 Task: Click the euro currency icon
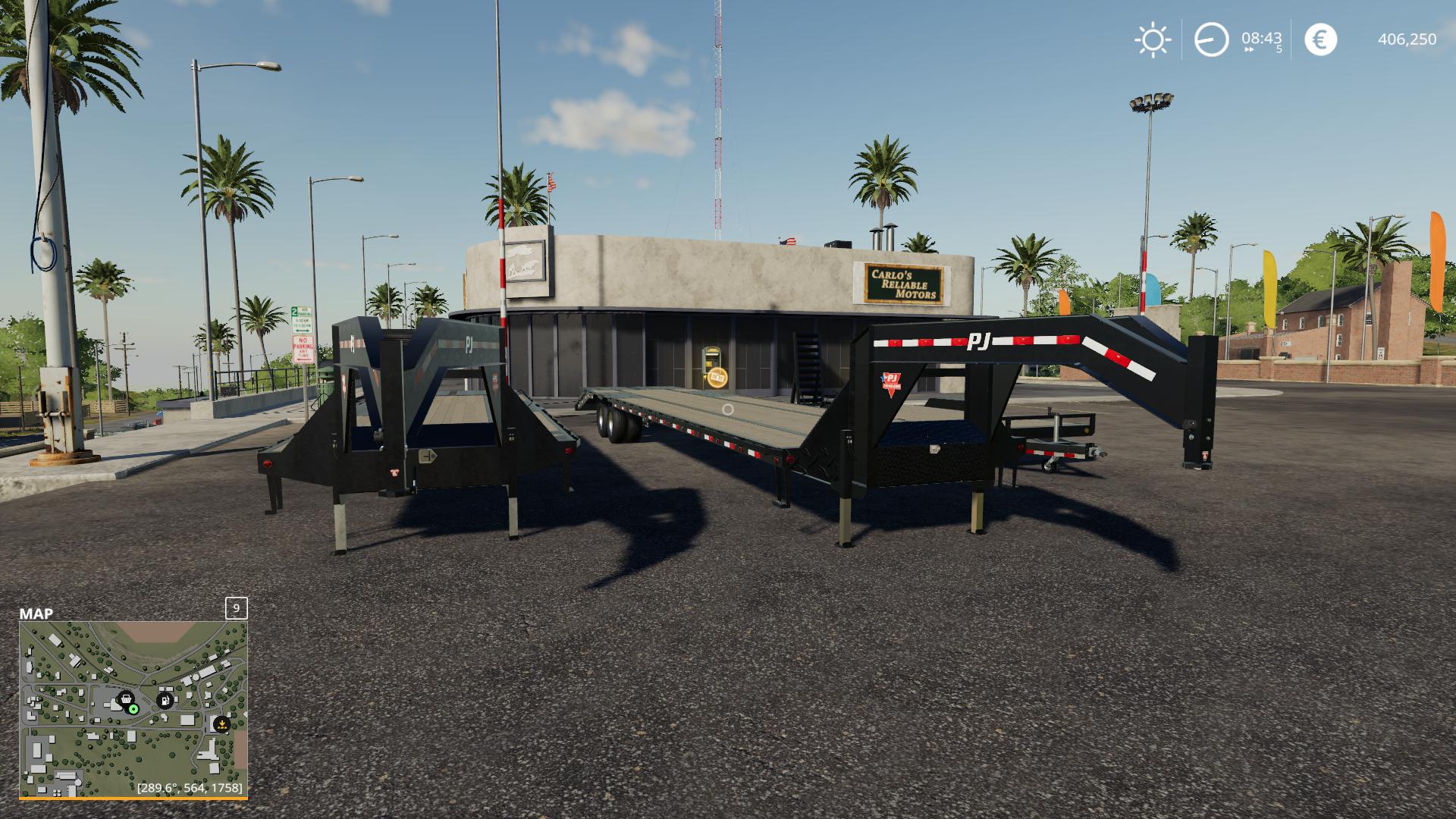click(x=1320, y=39)
